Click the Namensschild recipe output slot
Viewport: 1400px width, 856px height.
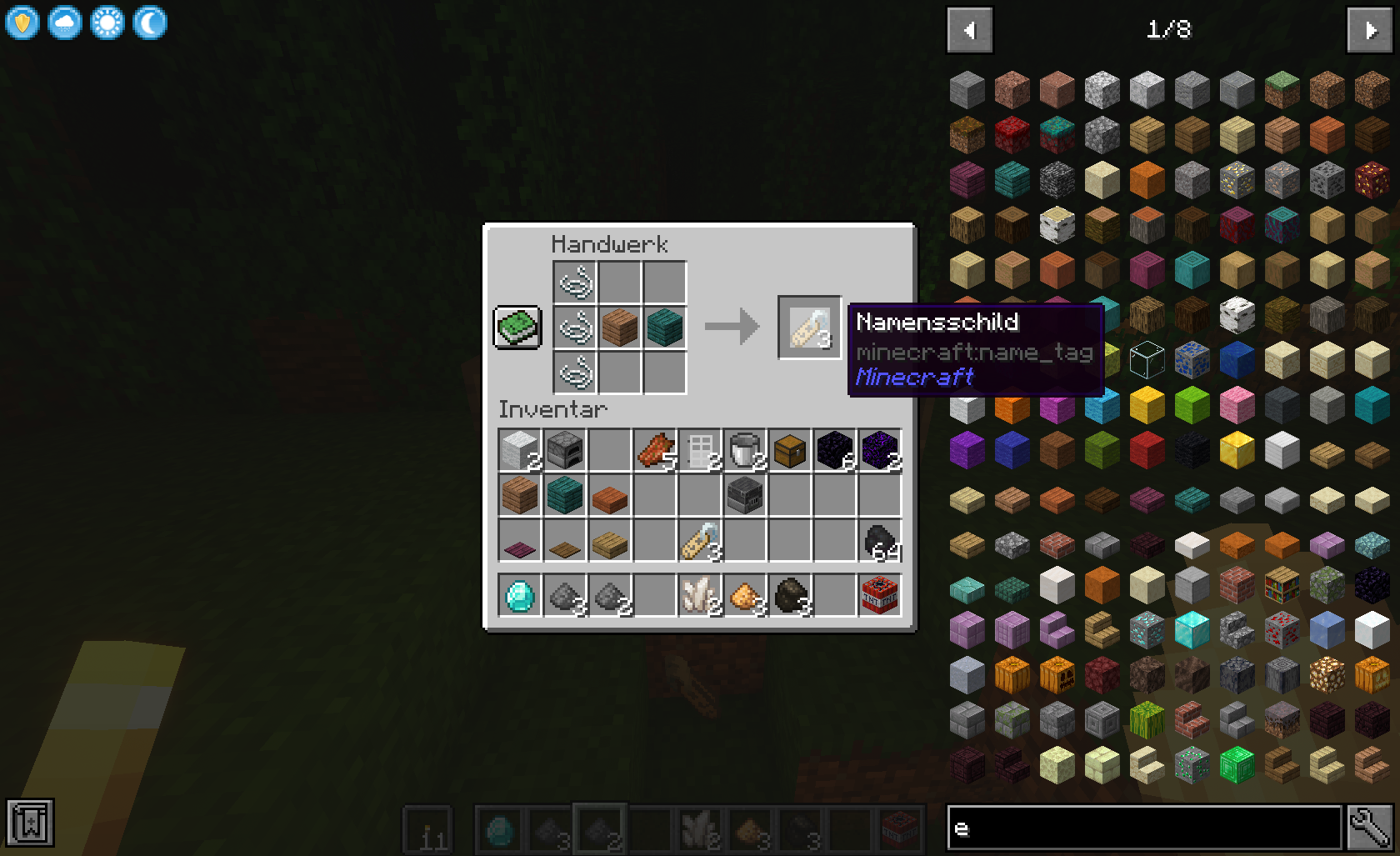coord(808,327)
